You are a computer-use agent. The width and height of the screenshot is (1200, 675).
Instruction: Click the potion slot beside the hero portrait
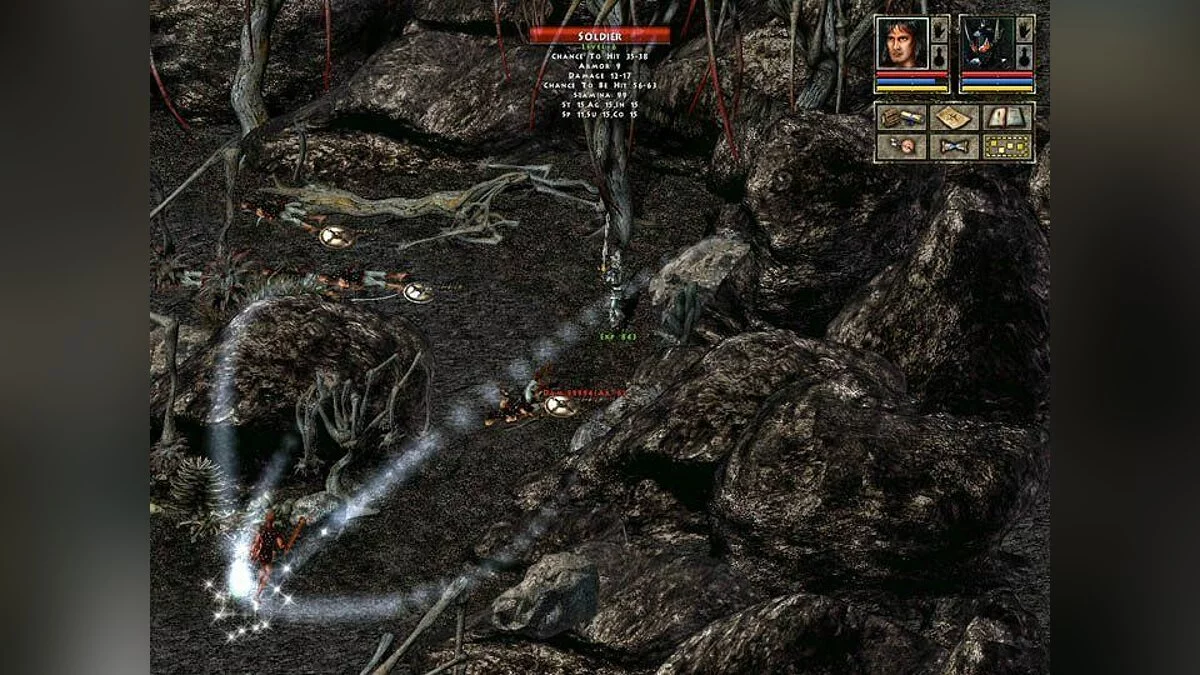(x=939, y=55)
